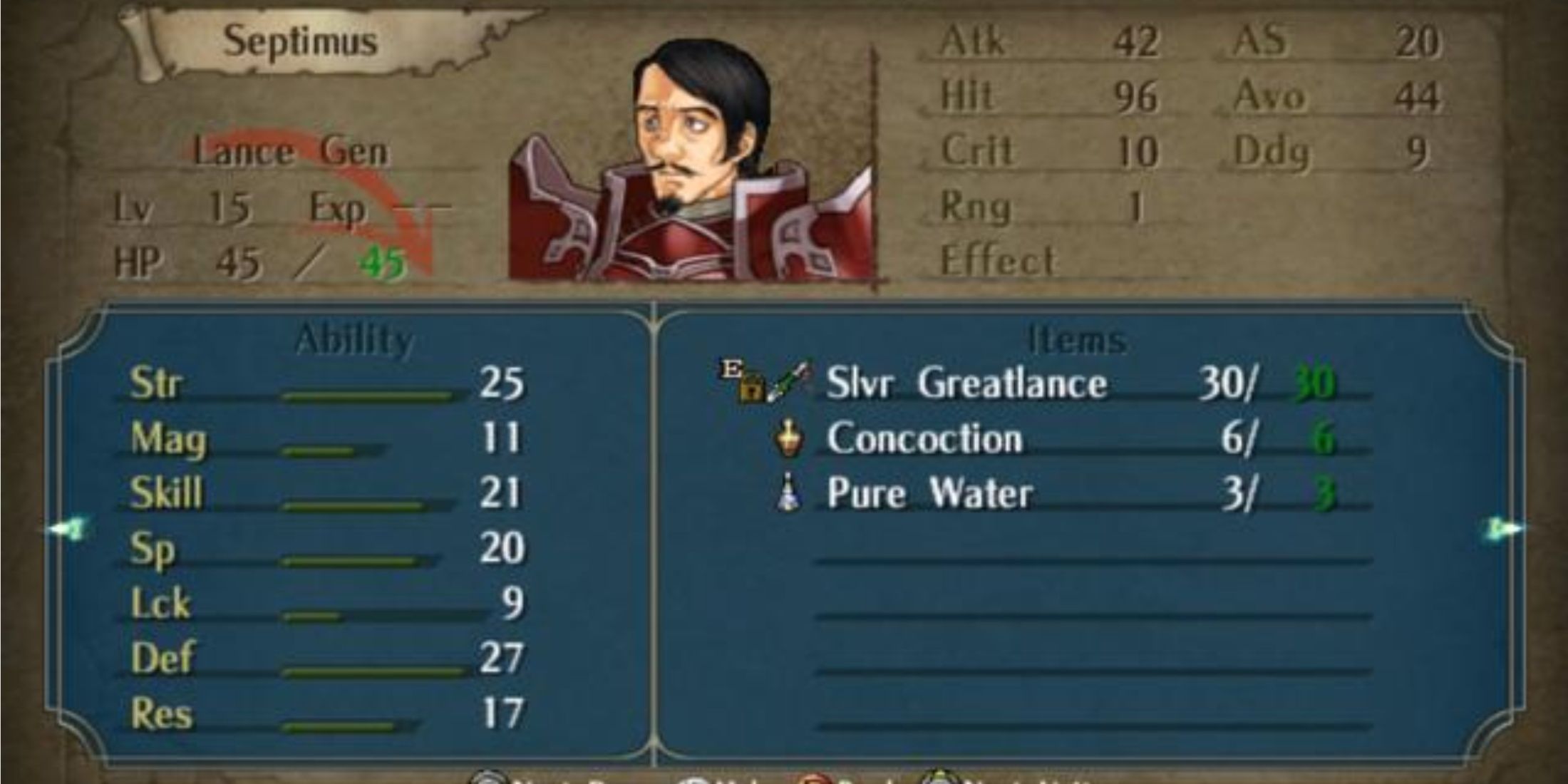Click the Crit stat value of 10
1568x784 pixels.
[x=1140, y=151]
